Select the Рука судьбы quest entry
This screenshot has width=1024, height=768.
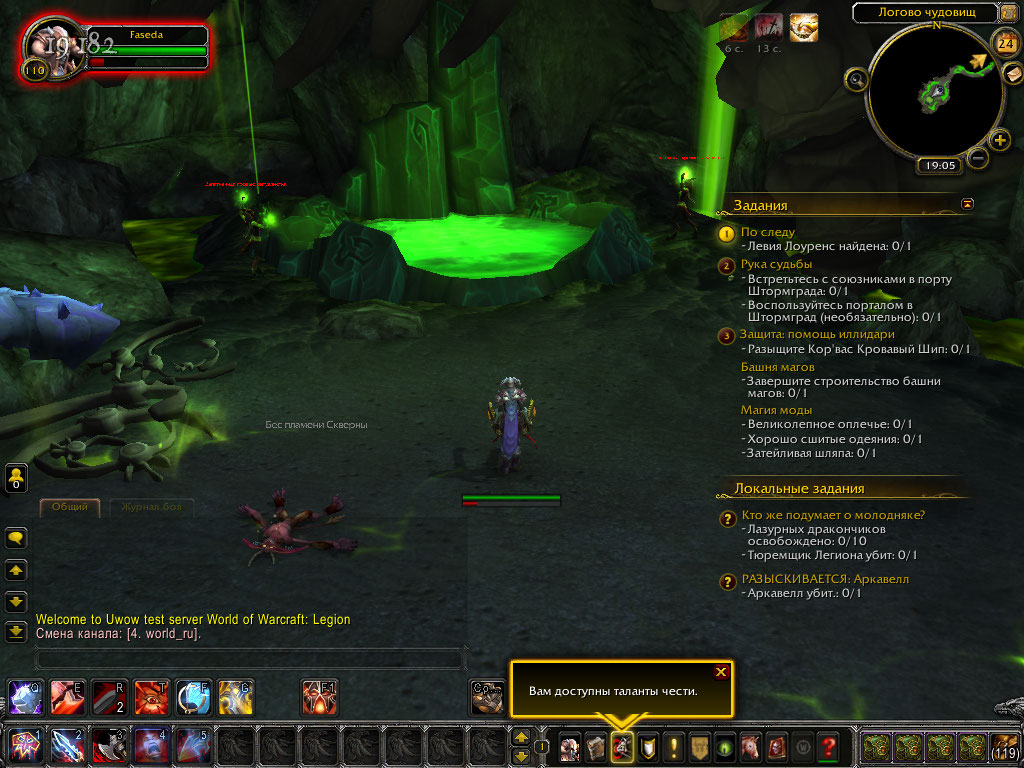point(776,265)
